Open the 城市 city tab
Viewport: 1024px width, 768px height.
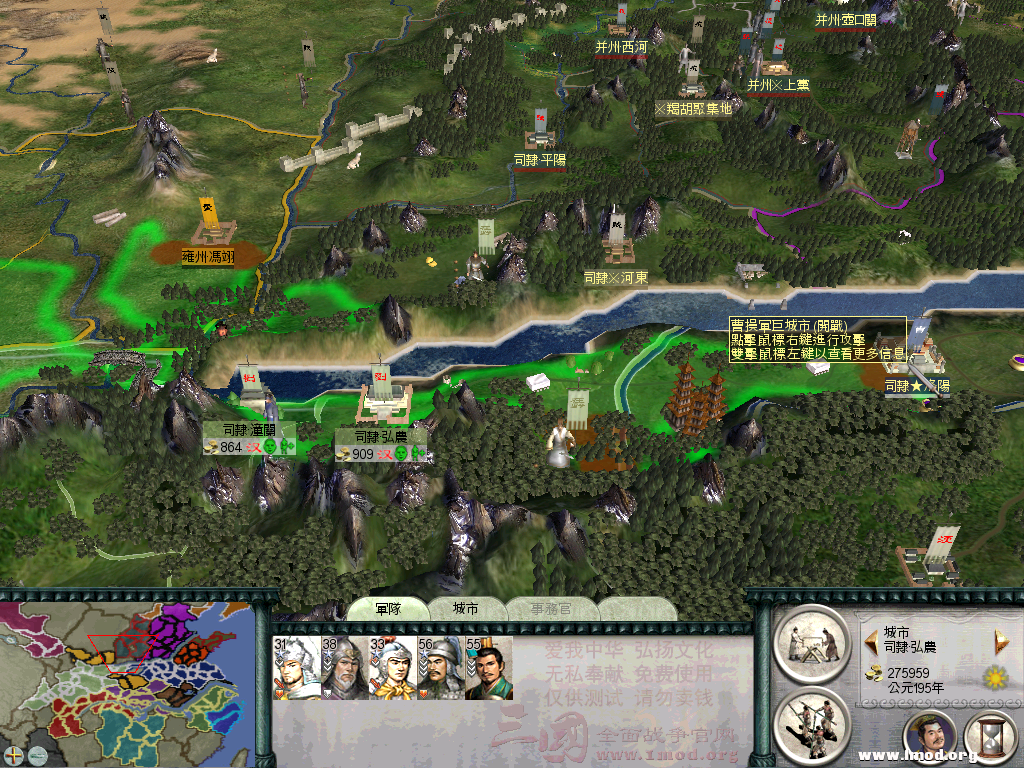coord(465,609)
